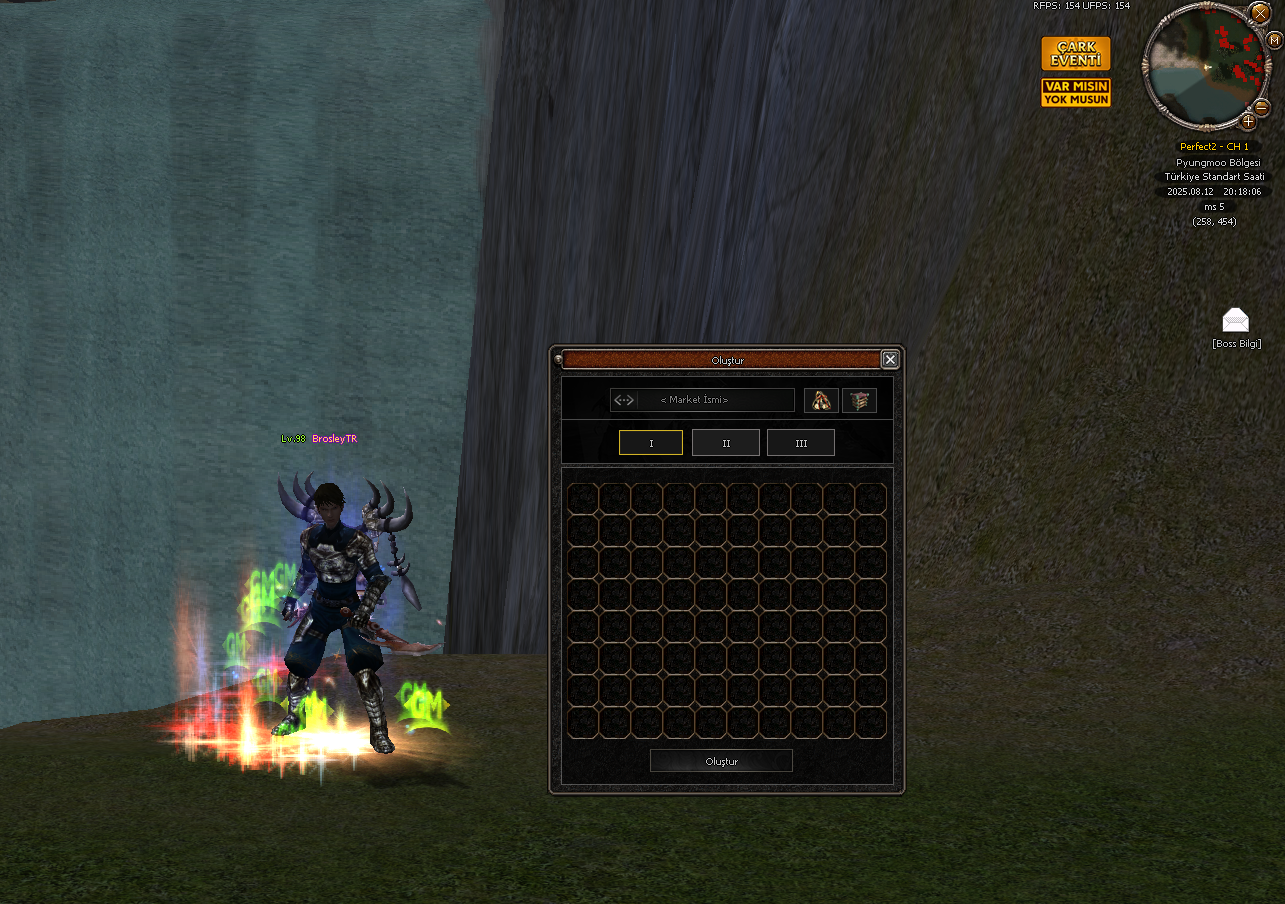Image resolution: width=1285 pixels, height=904 pixels.
Task: Close the minimap with its X button
Action: 1260,13
